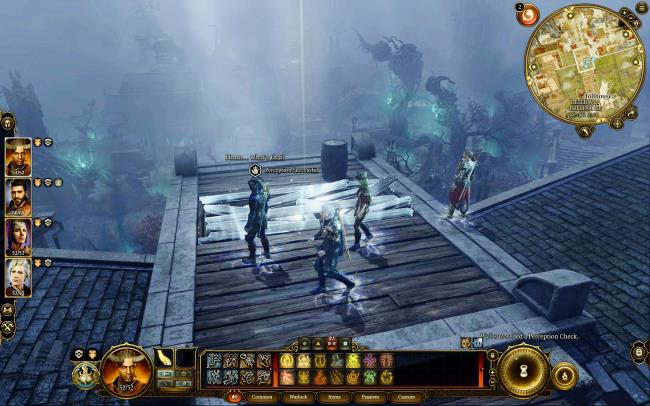Viewport: 650px width, 406px height.
Task: Select the top party member portrait
Action: click(x=18, y=157)
